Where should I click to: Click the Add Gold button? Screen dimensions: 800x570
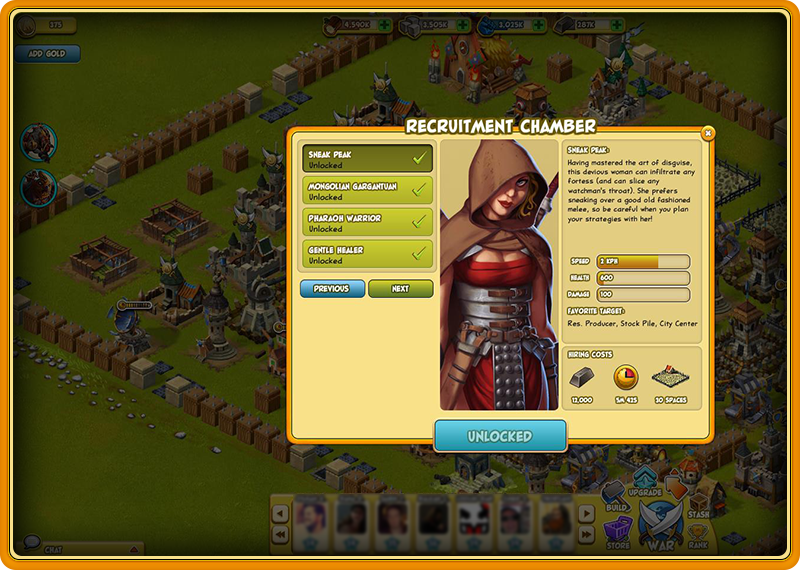46,54
